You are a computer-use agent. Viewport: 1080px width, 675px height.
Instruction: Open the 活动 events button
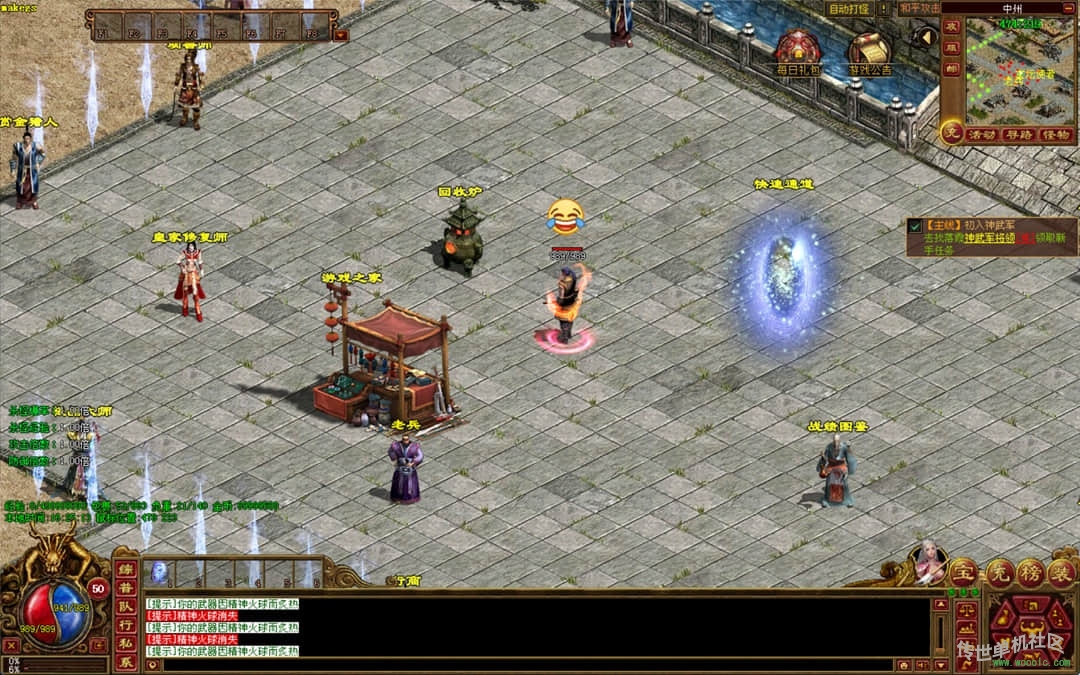coord(981,135)
